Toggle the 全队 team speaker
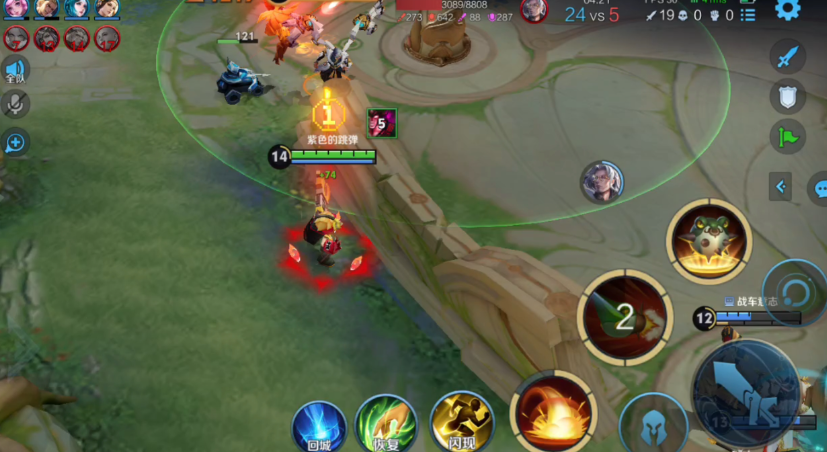Viewport: 827px width, 452px height. 14,70
